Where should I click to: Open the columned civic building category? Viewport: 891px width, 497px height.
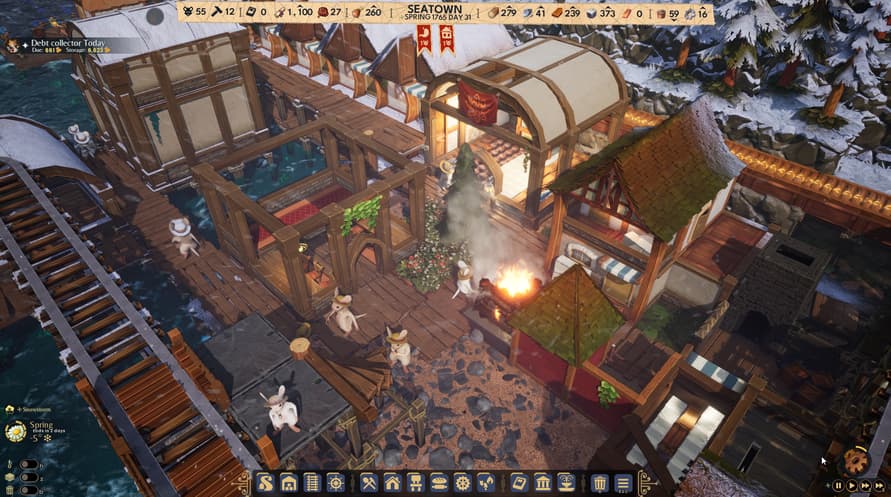[x=542, y=484]
